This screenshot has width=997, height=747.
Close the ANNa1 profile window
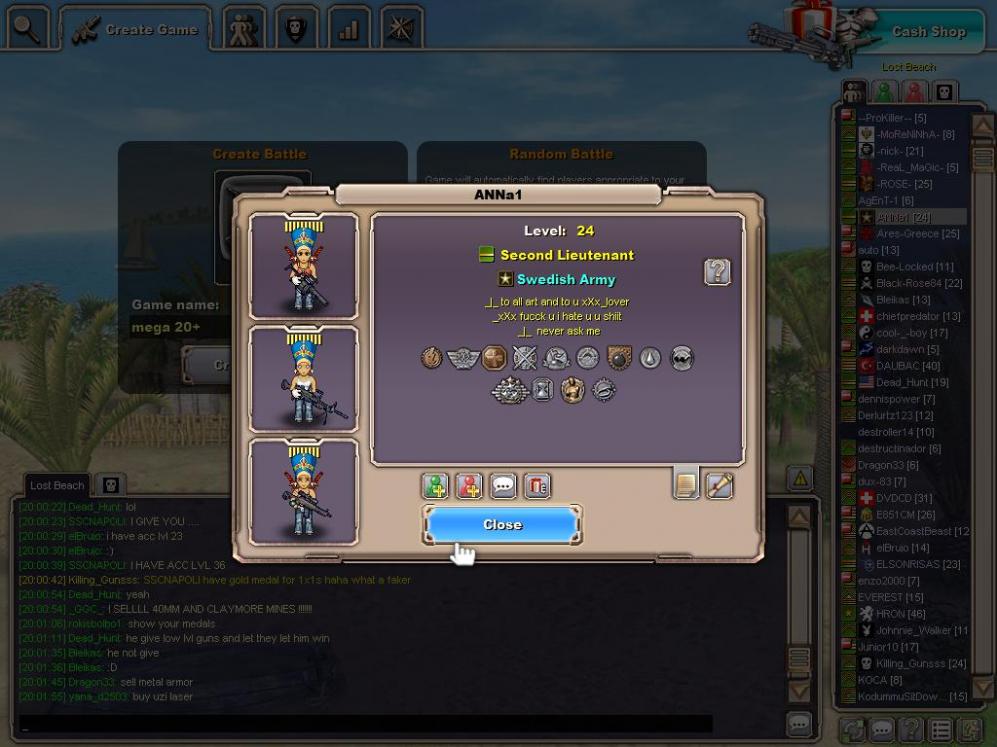tap(502, 524)
